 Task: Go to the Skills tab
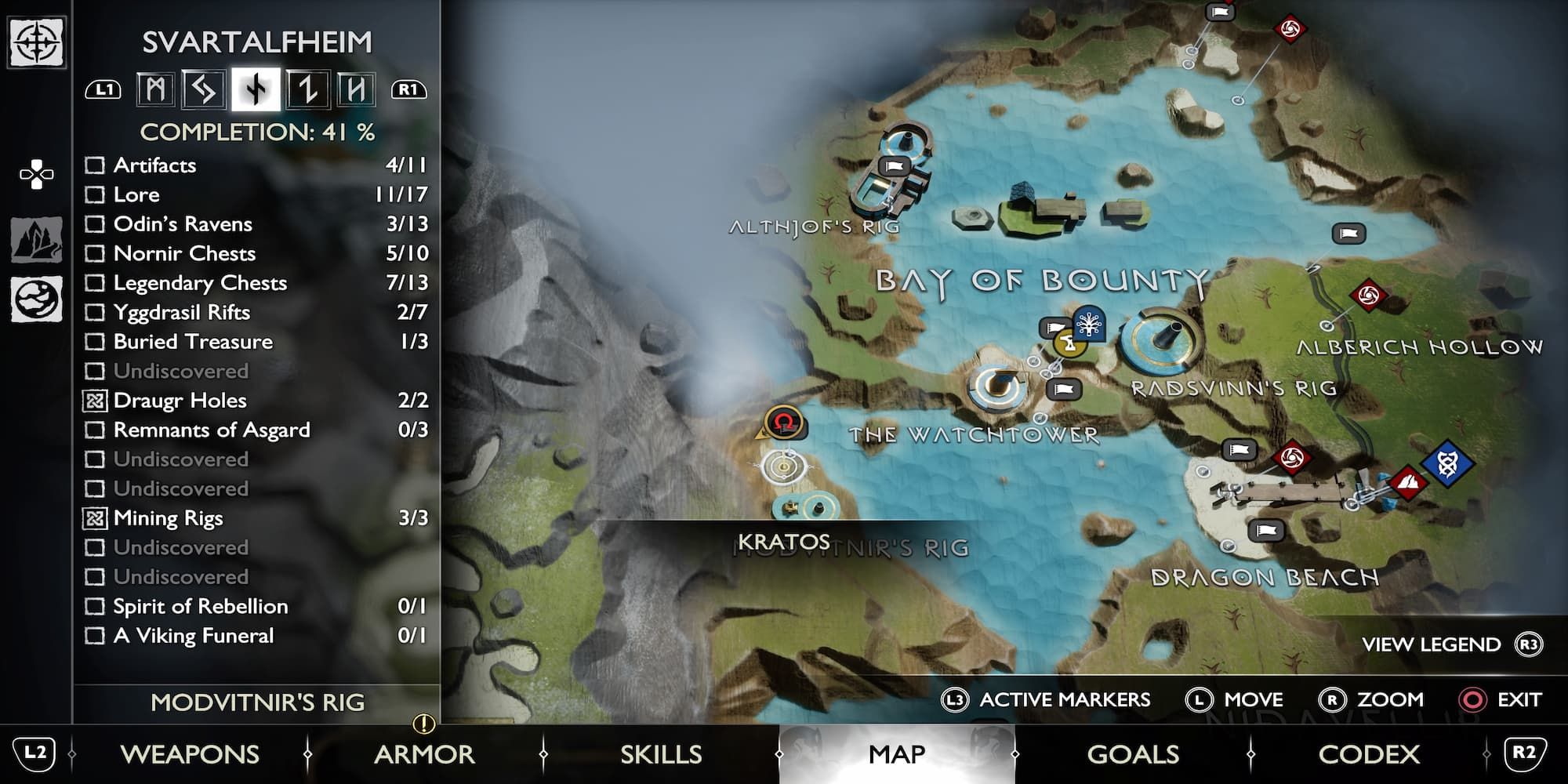[x=661, y=754]
